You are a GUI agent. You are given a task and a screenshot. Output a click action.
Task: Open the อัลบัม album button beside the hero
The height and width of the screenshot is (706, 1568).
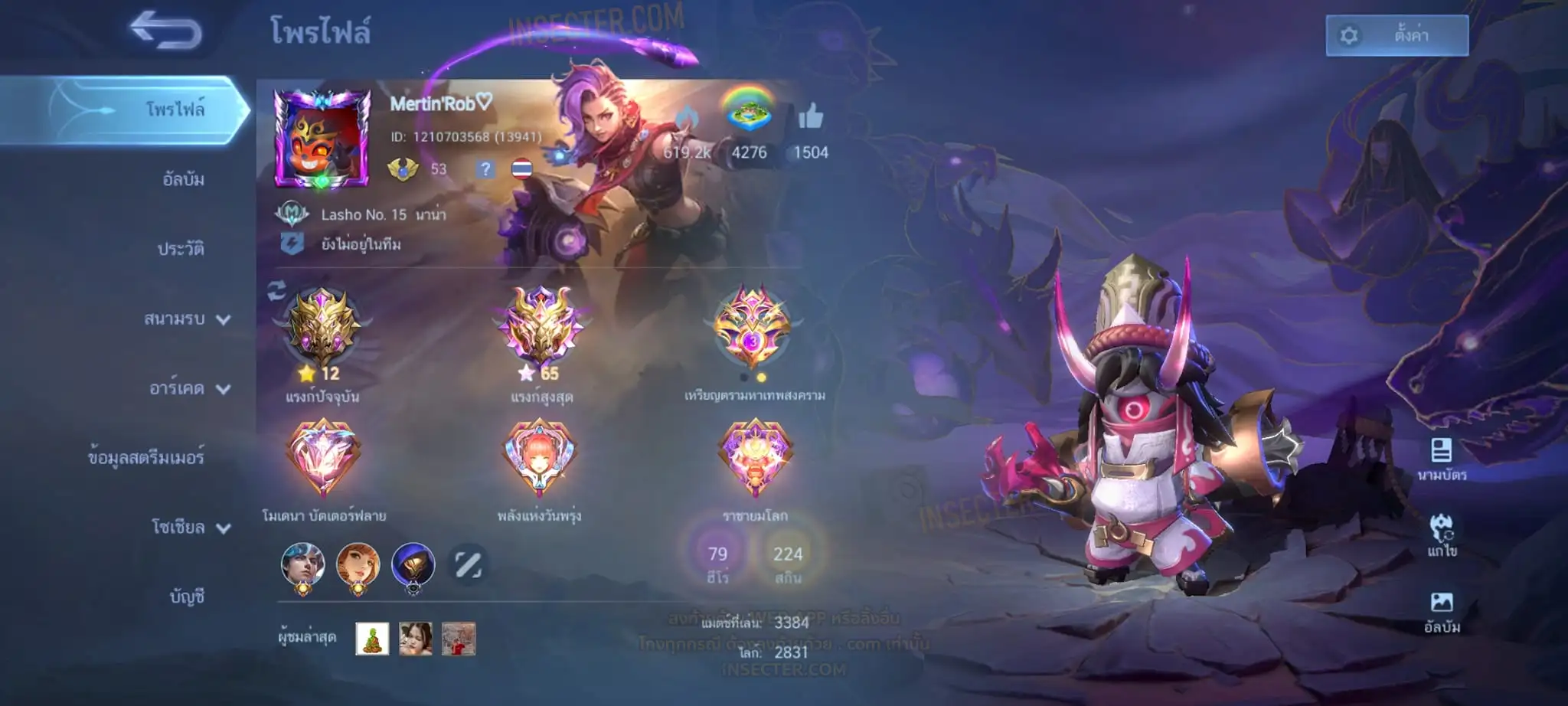pyautogui.click(x=1441, y=611)
